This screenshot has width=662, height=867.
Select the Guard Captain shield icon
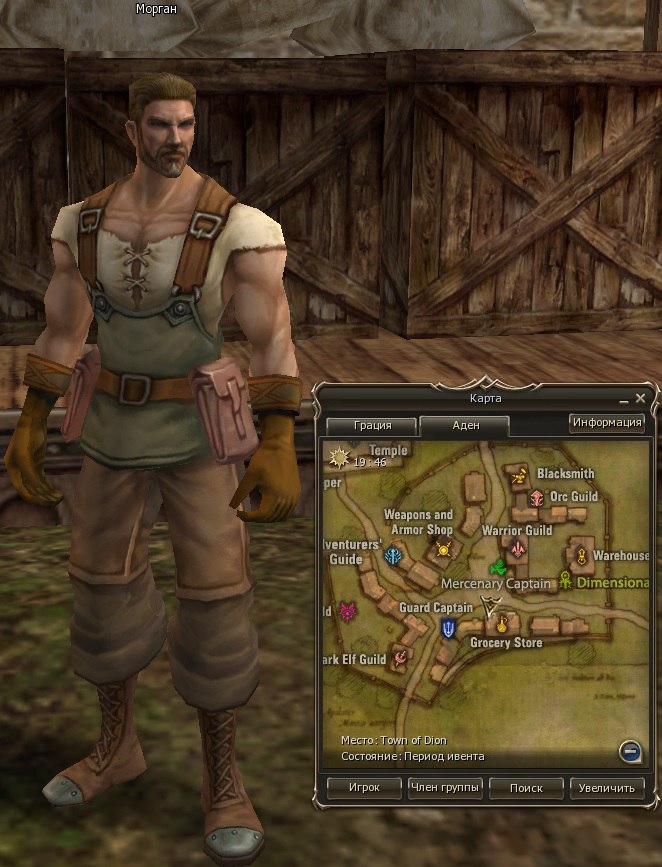(x=449, y=628)
